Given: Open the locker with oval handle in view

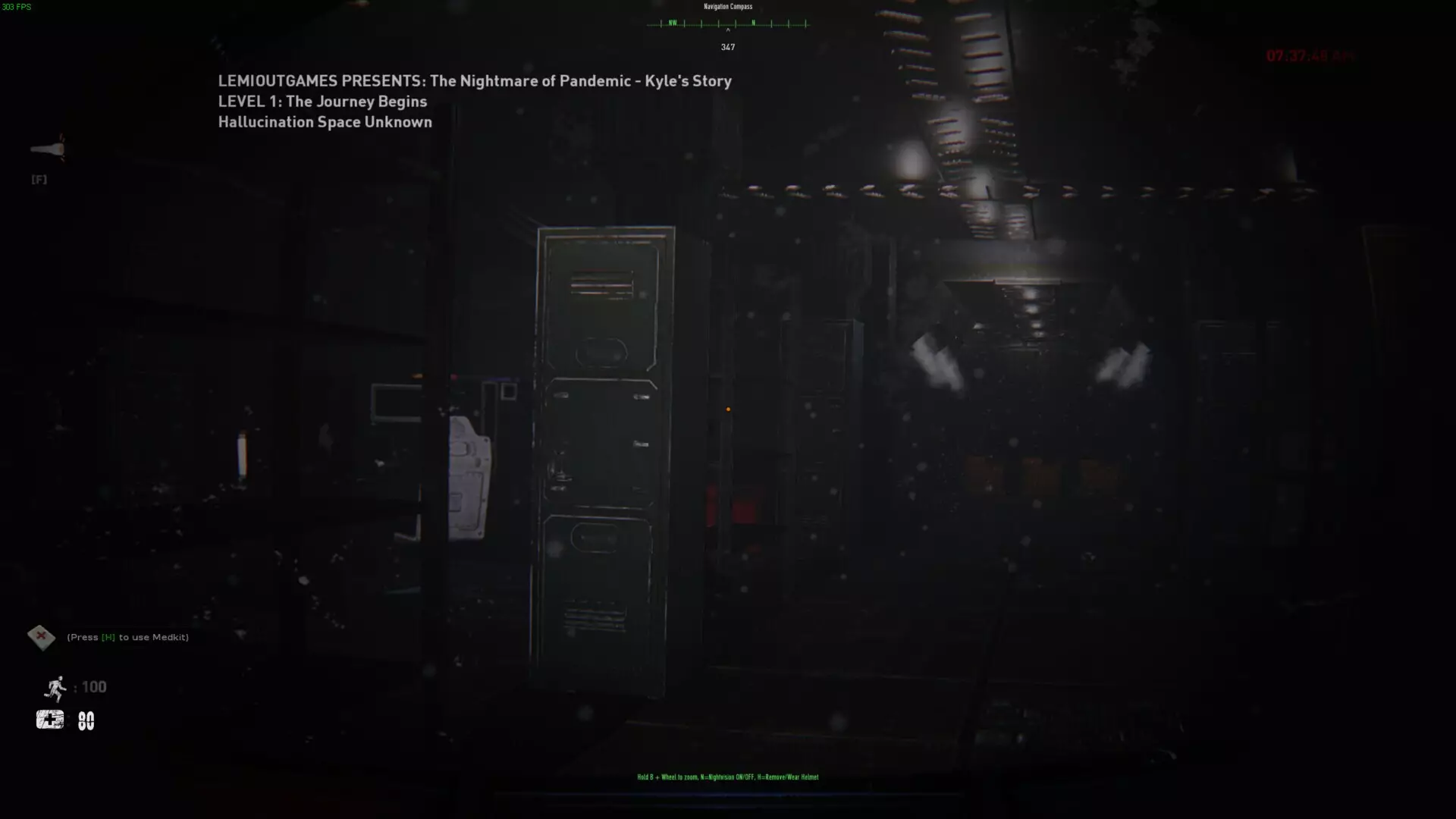Looking at the screenshot, I should (603, 351).
